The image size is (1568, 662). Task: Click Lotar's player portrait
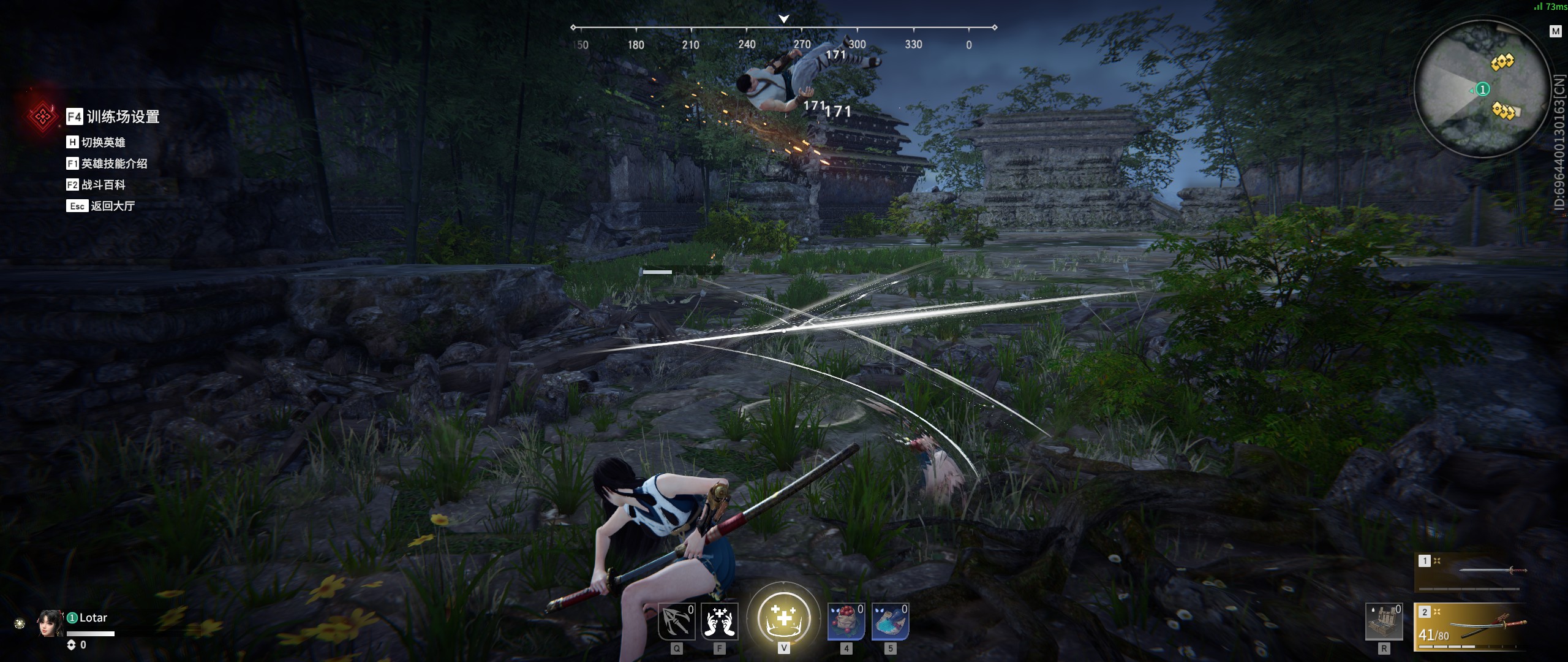coord(50,623)
